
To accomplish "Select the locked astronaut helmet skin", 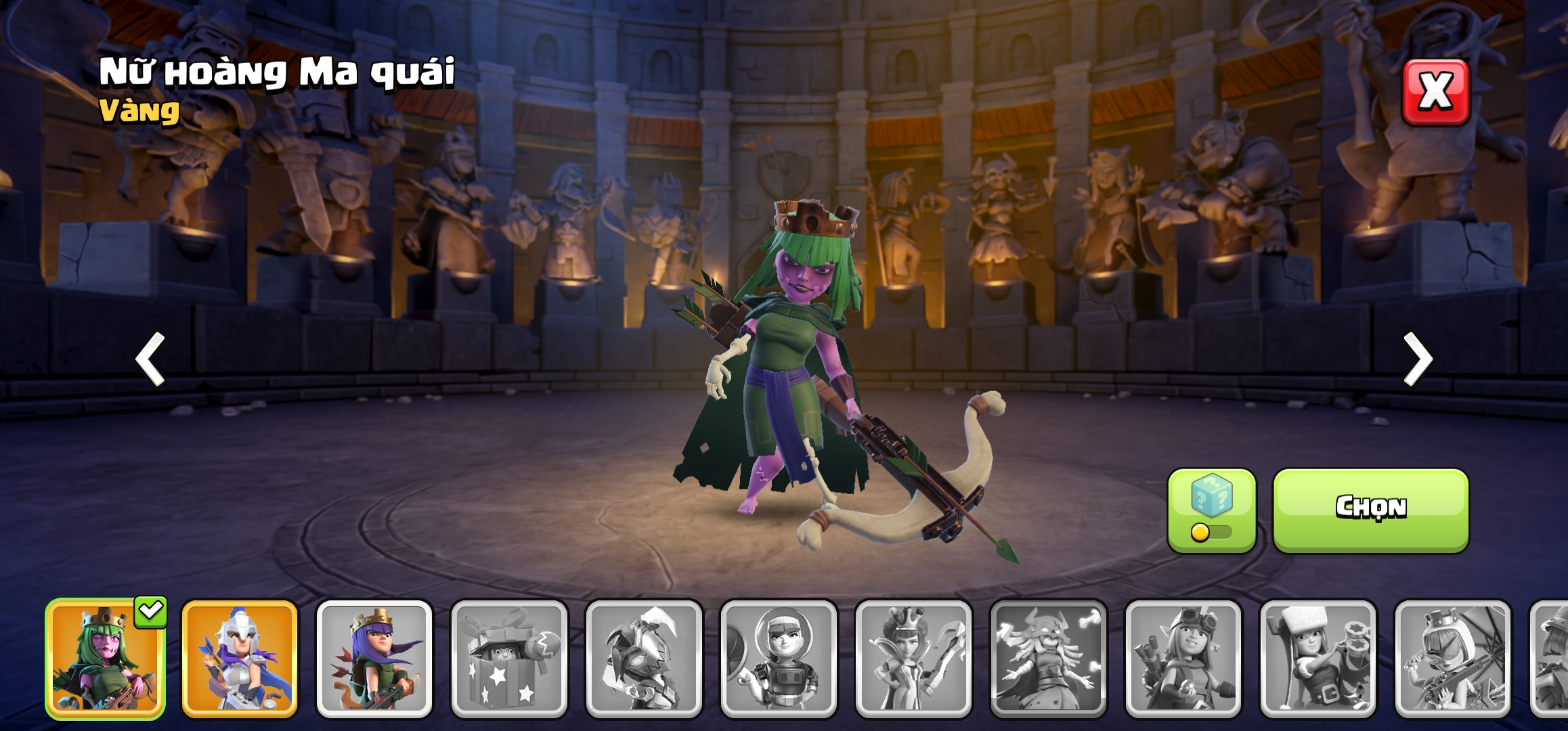I will coord(779,659).
